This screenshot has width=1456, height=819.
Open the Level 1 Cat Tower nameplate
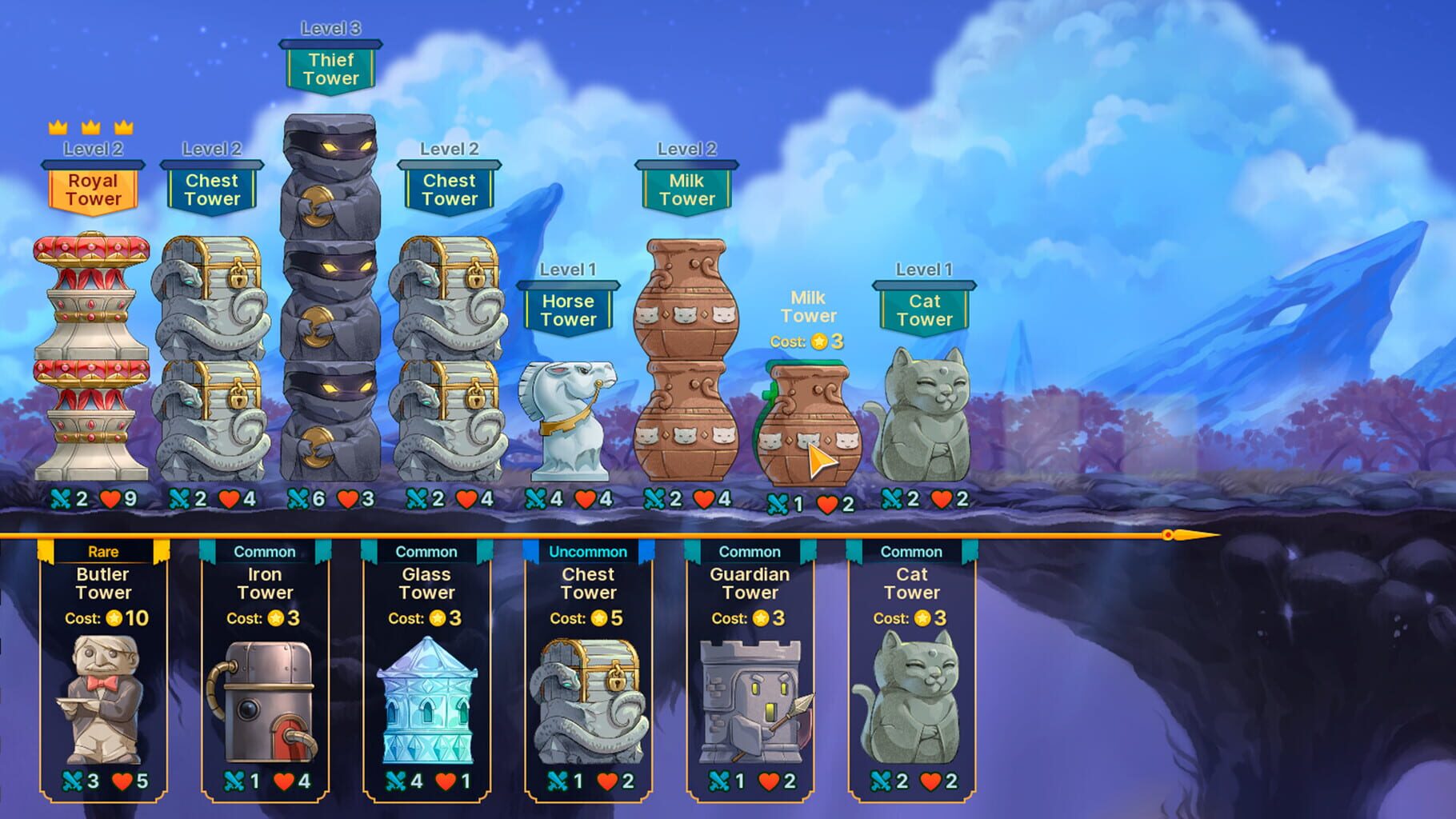[924, 309]
